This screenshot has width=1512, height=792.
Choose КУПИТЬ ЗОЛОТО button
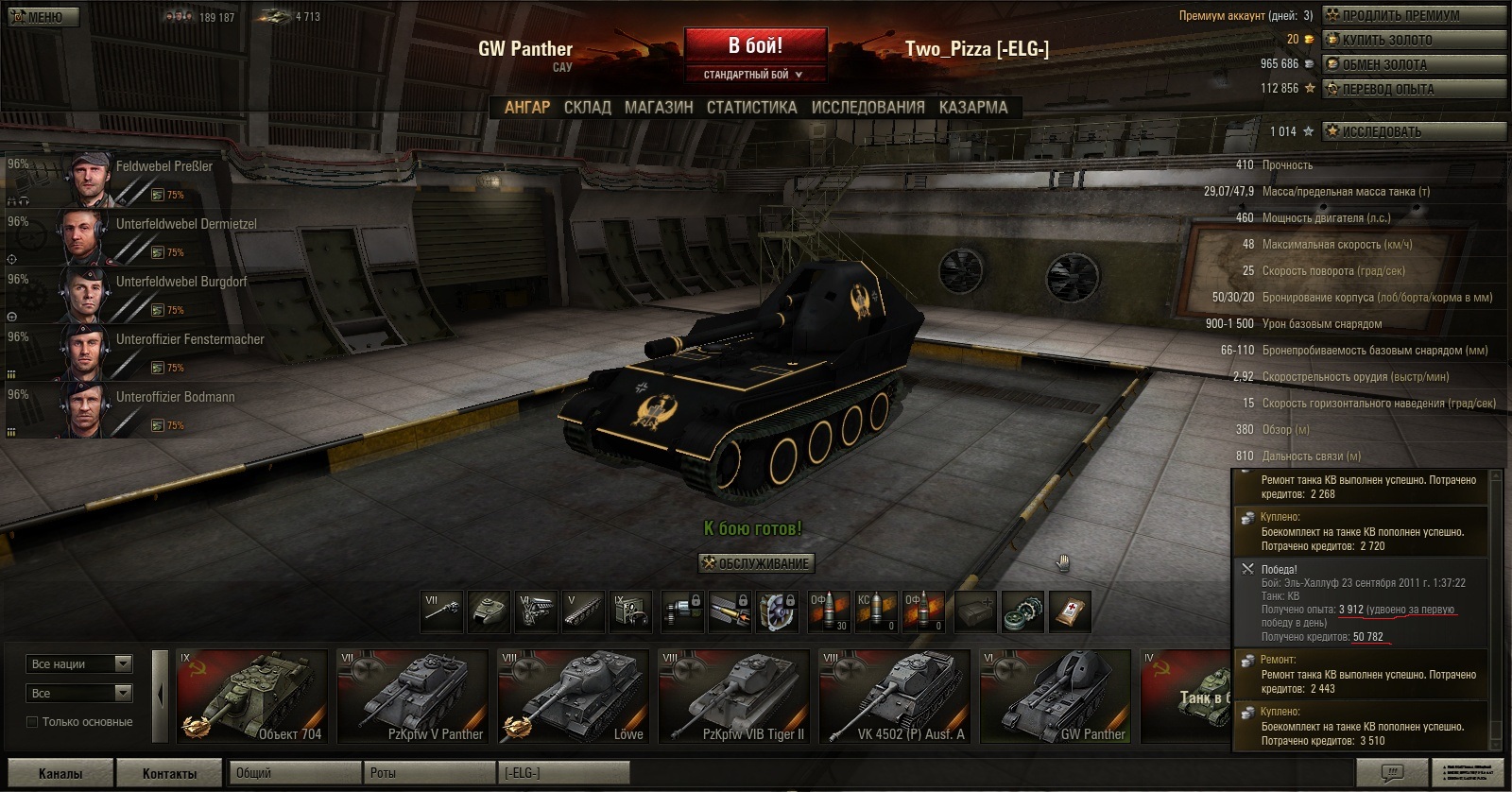point(1412,40)
